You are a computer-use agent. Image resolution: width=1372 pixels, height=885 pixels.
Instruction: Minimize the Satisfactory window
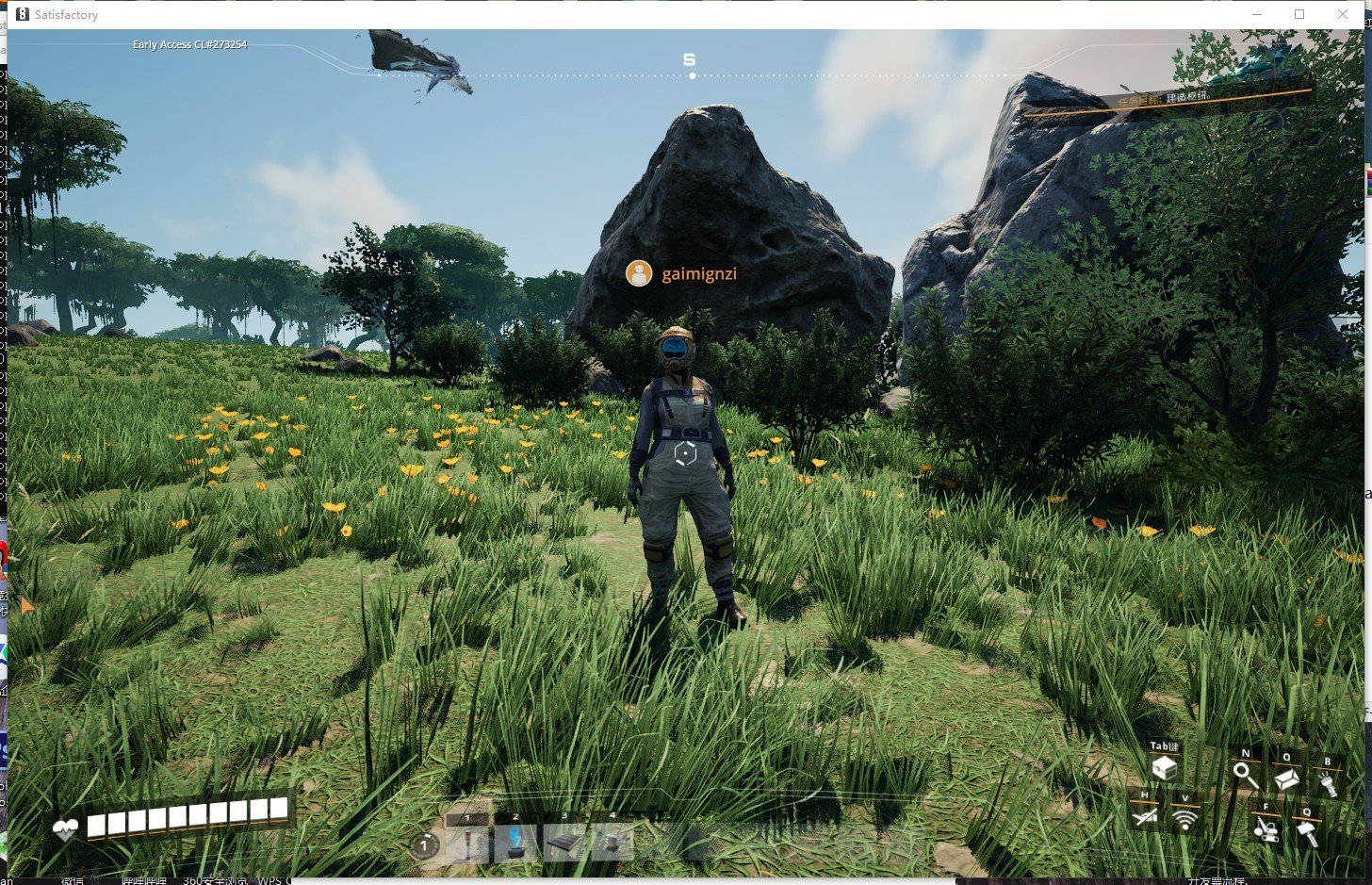coord(1257,14)
